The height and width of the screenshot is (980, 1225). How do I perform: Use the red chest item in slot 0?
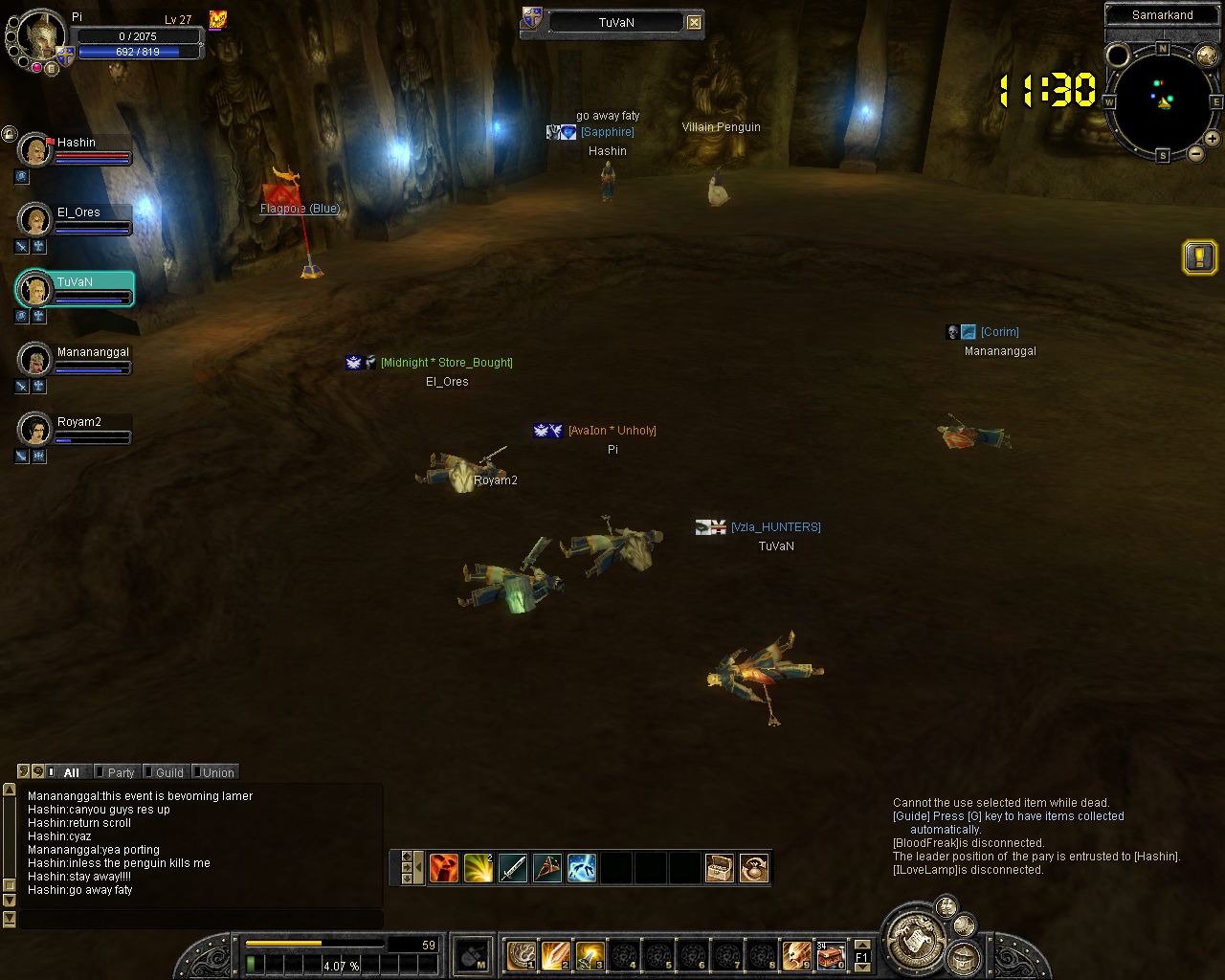(x=831, y=954)
